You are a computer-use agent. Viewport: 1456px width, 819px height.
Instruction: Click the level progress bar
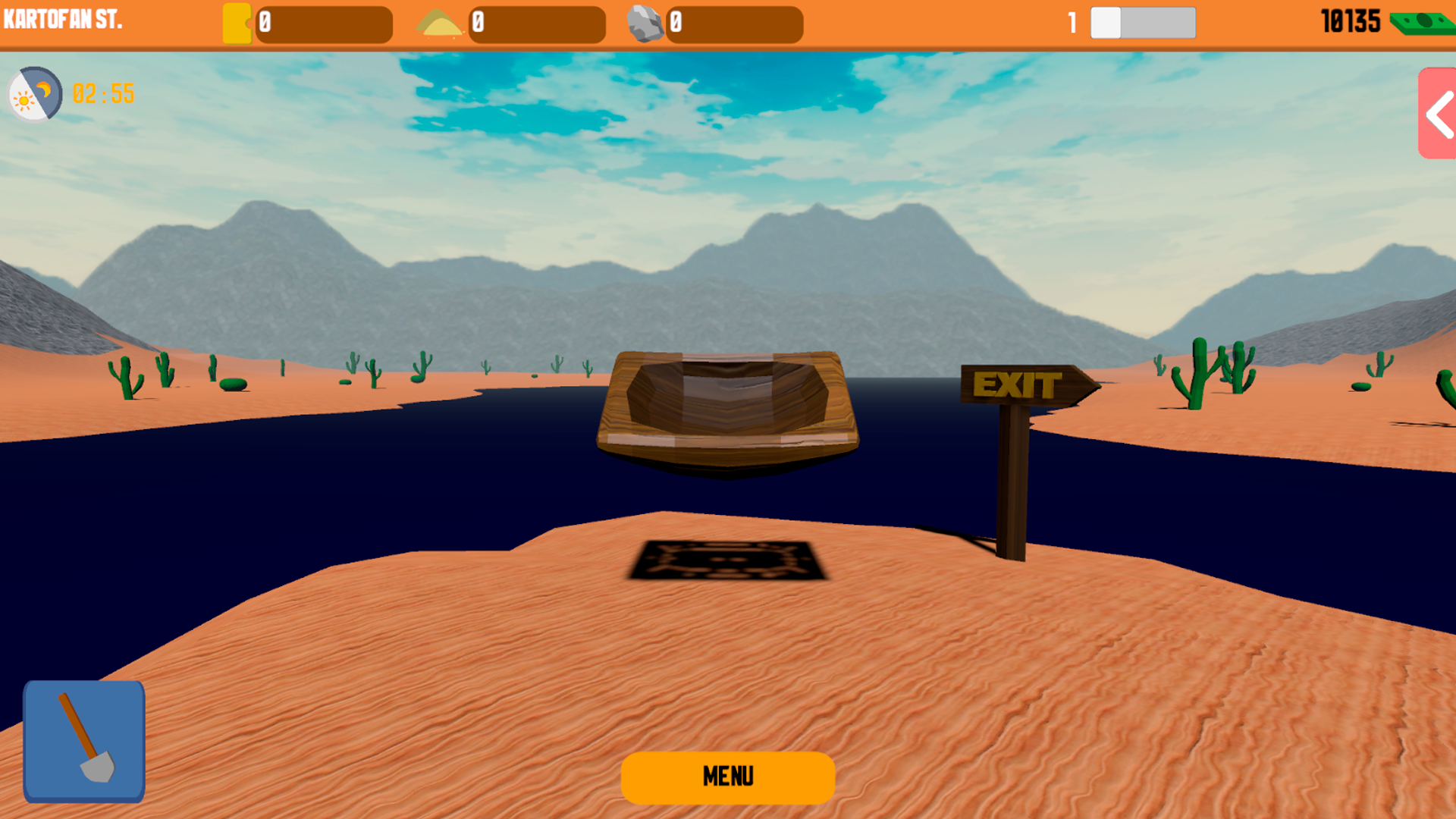click(1143, 23)
